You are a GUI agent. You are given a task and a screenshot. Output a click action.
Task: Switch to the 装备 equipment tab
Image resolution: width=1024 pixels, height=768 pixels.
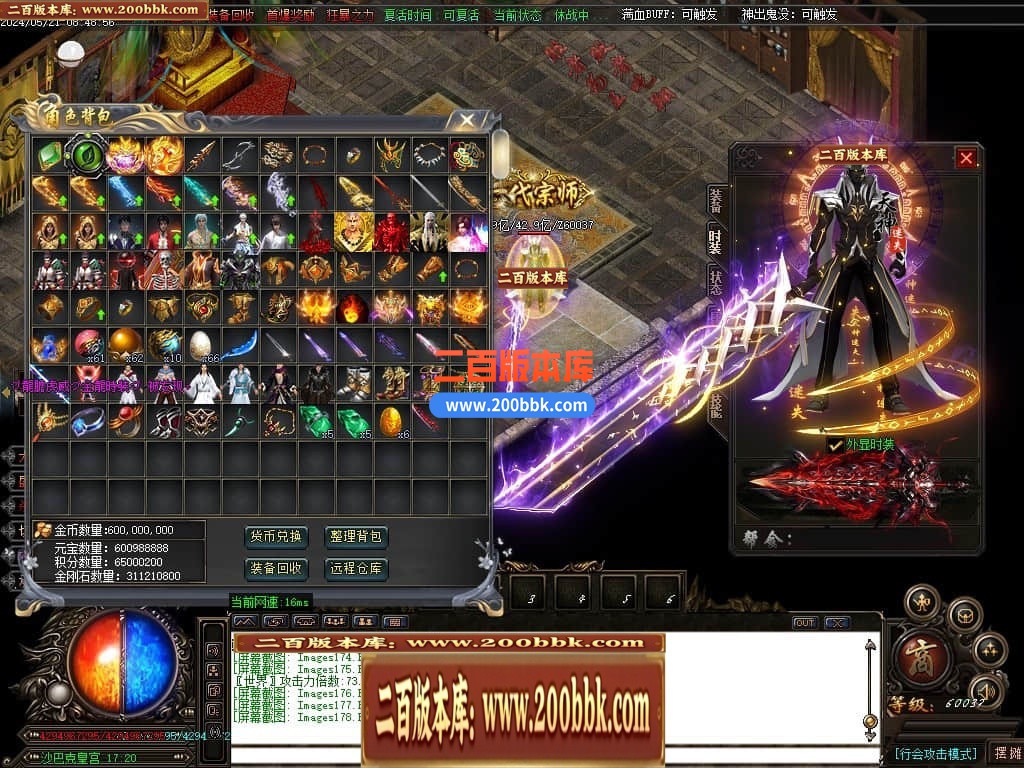tap(716, 200)
